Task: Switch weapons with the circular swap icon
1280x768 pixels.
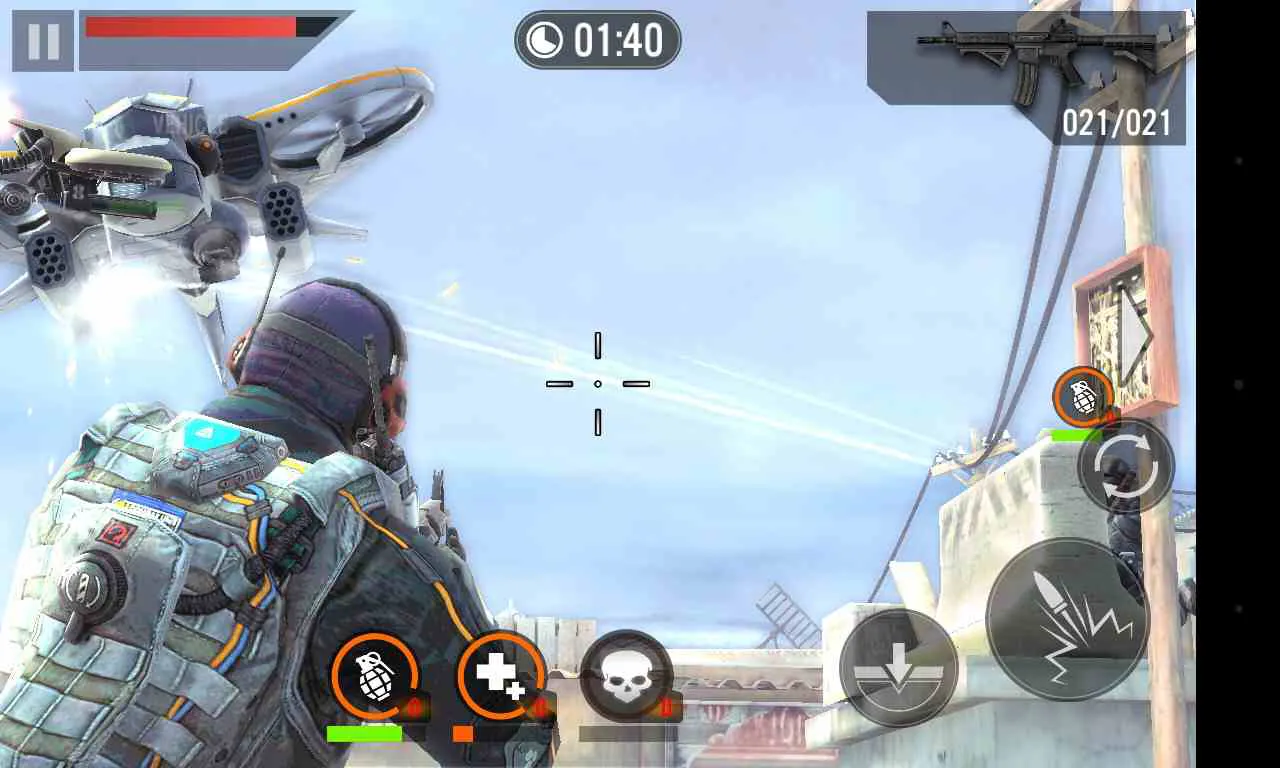Action: [x=1128, y=468]
